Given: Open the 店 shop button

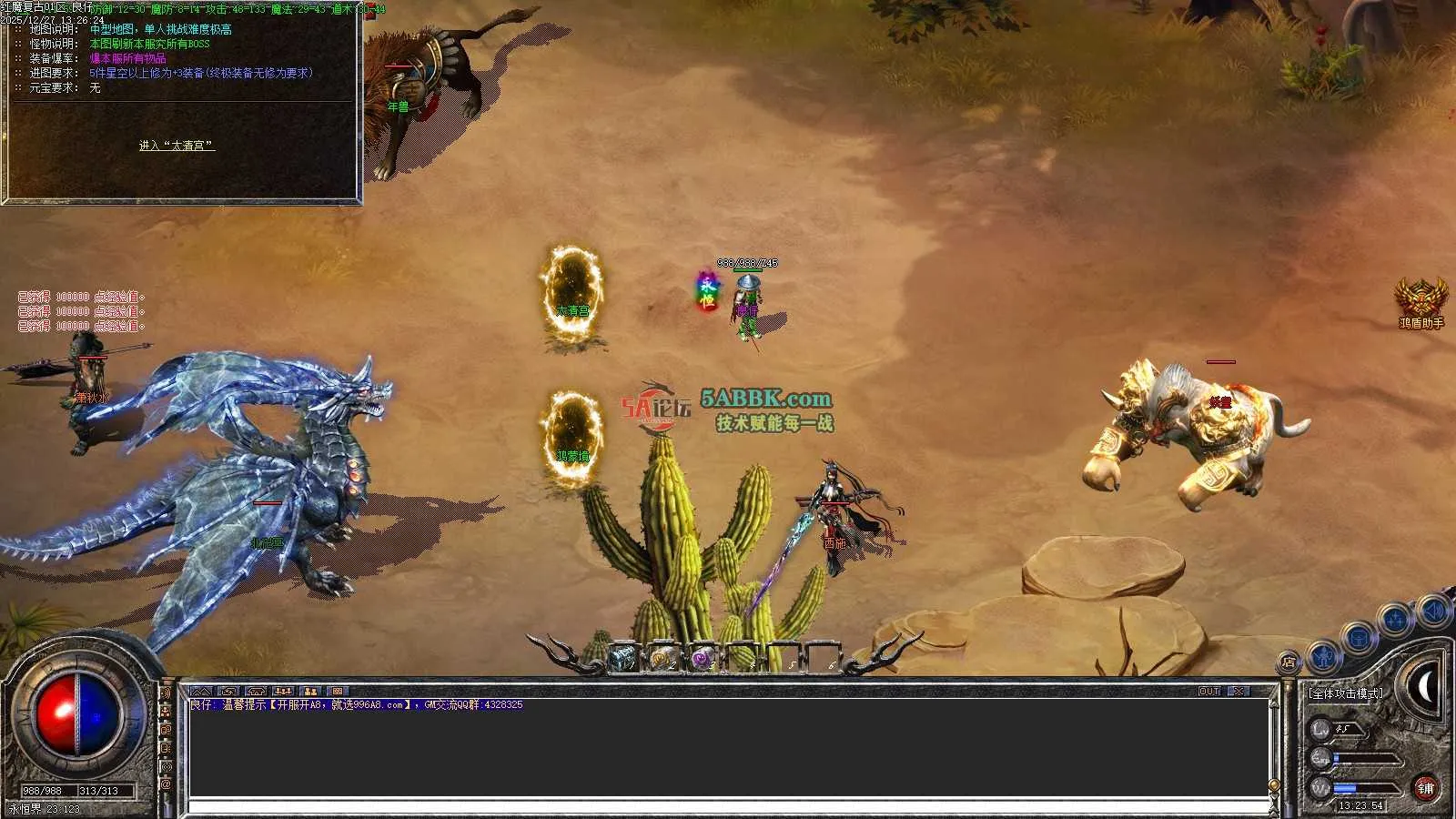Looking at the screenshot, I should coord(1289,662).
